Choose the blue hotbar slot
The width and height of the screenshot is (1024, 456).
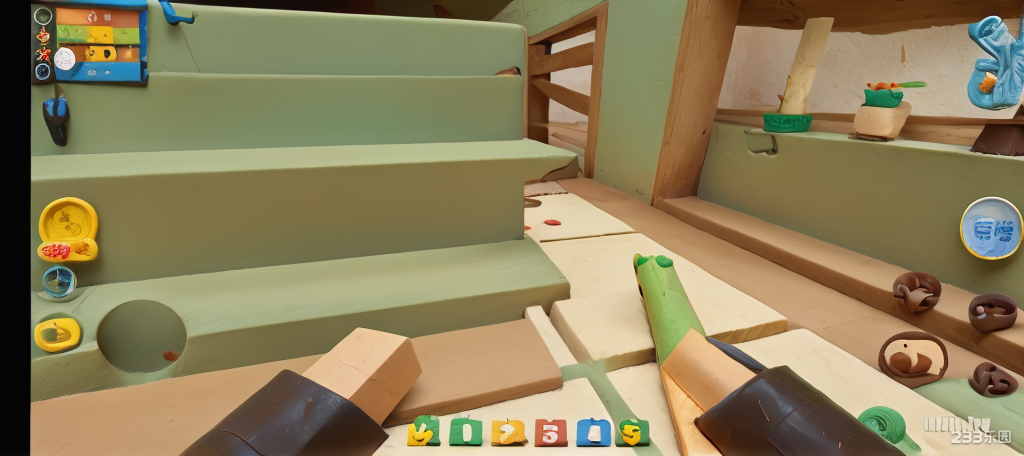point(593,433)
